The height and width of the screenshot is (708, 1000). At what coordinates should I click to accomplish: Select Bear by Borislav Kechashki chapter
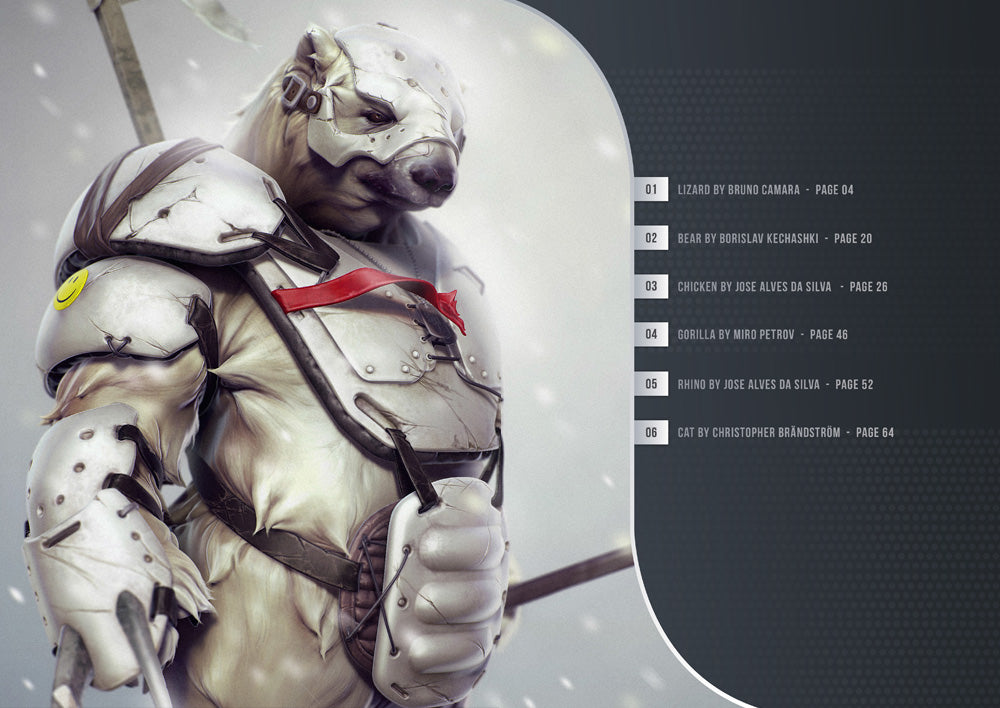tap(774, 238)
